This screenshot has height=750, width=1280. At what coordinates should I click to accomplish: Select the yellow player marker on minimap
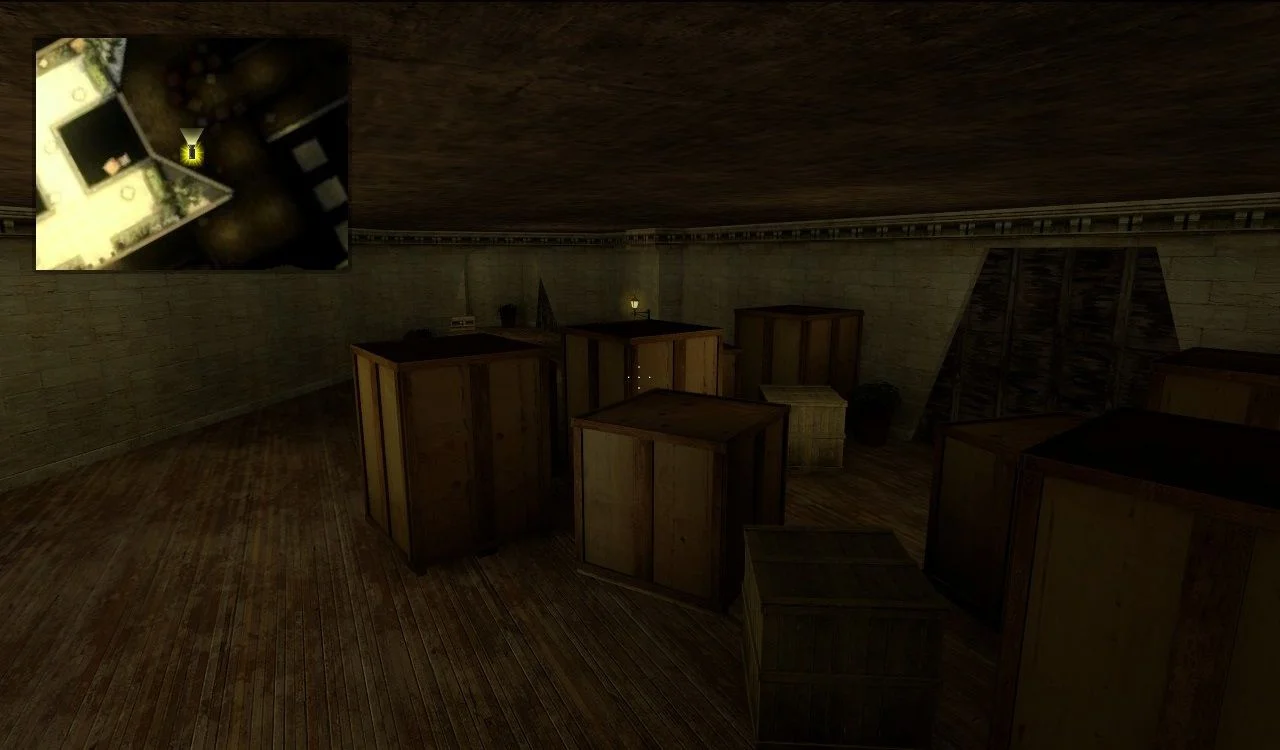click(191, 152)
